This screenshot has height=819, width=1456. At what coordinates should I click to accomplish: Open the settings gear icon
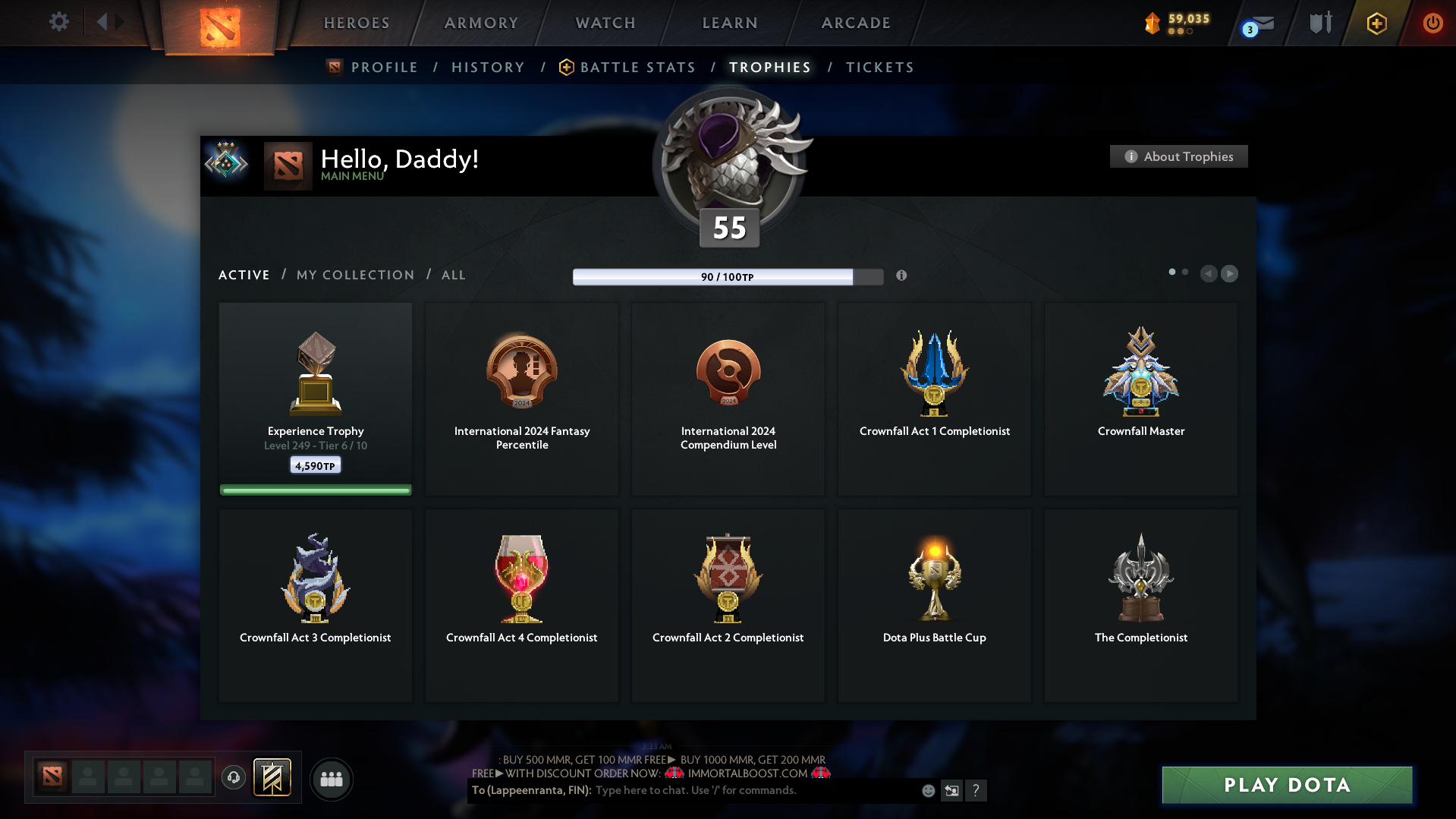58,22
